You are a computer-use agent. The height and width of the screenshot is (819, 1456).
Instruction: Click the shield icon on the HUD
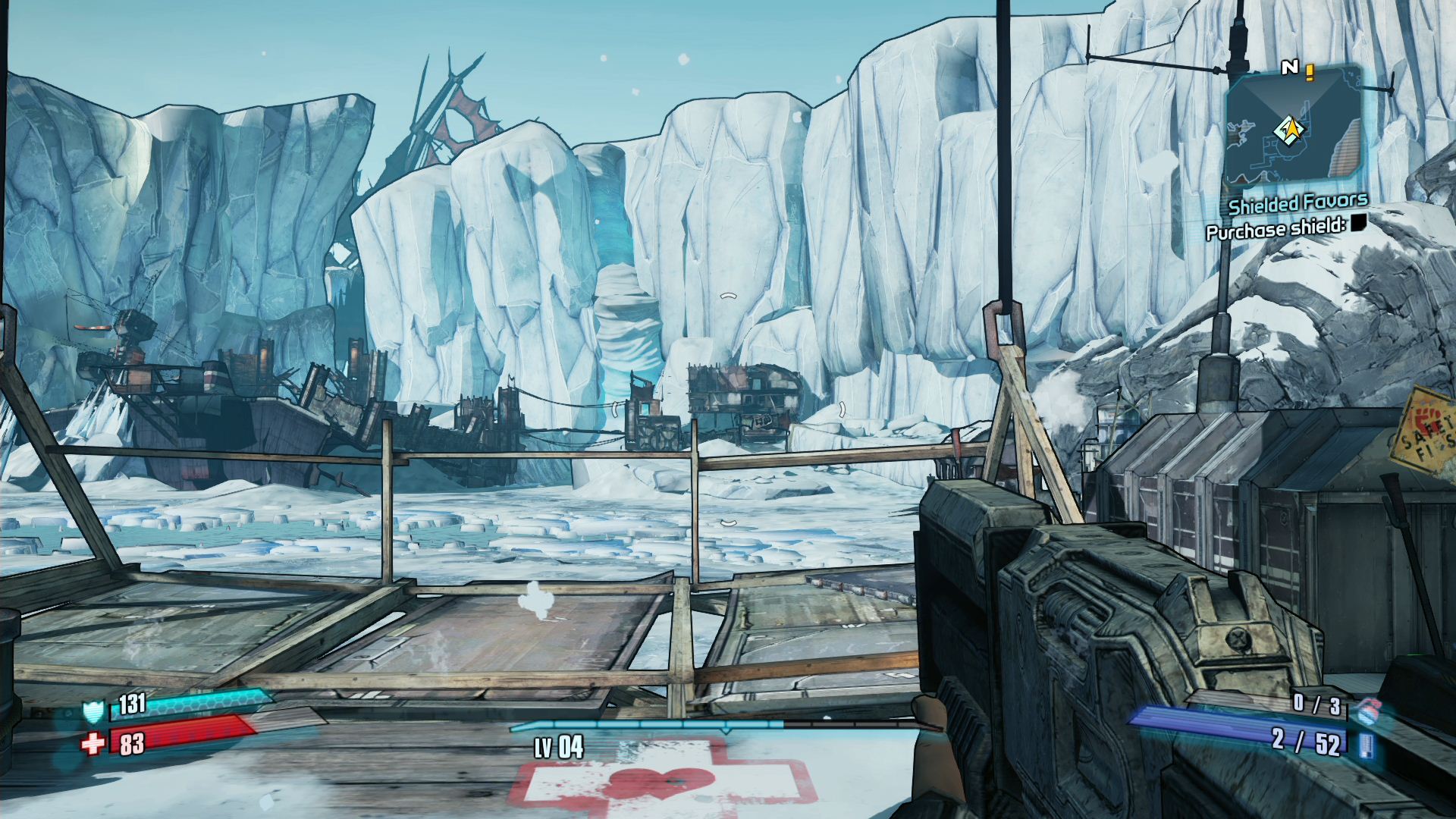93,711
